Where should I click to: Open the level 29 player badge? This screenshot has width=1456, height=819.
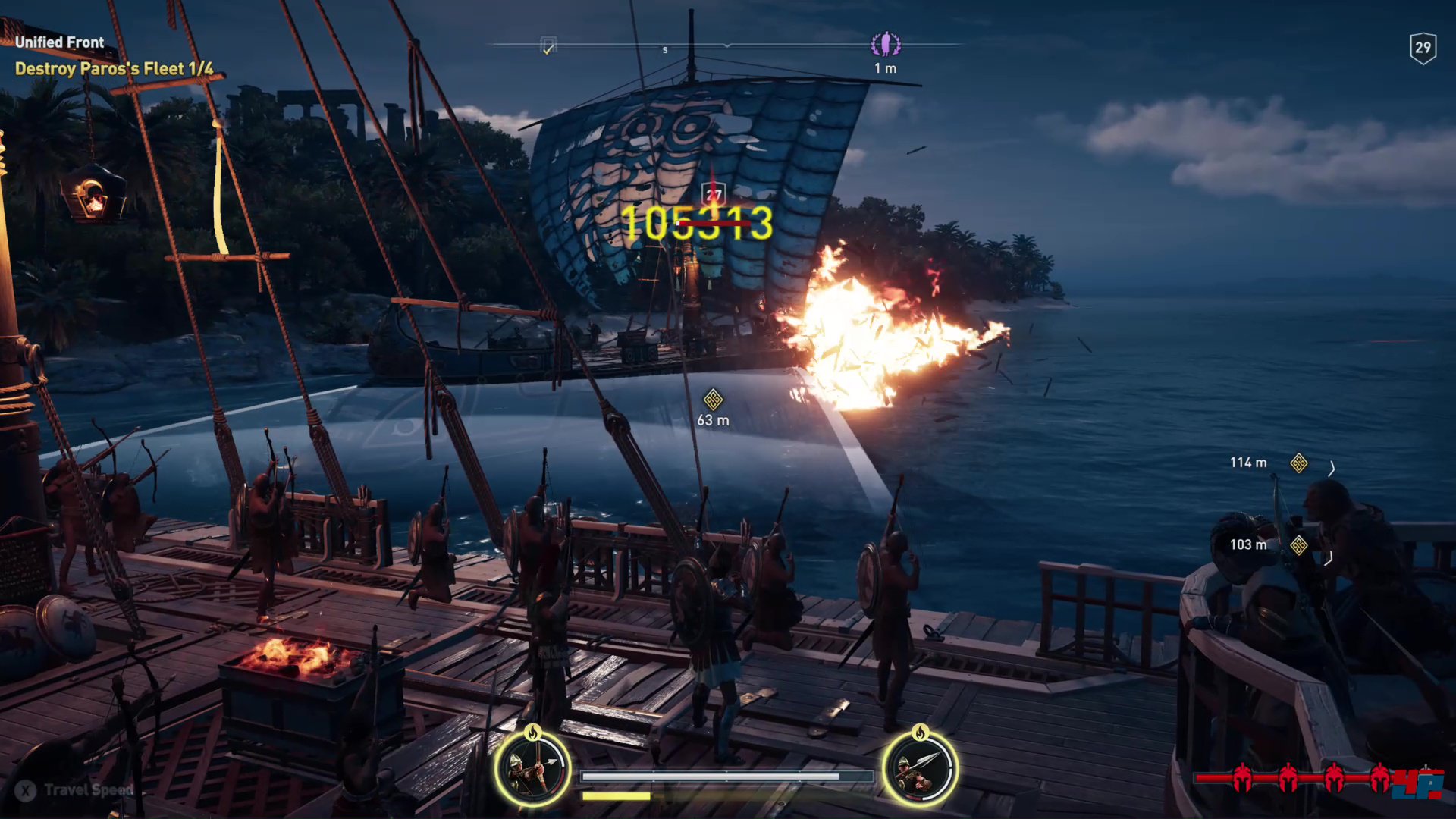(1423, 49)
